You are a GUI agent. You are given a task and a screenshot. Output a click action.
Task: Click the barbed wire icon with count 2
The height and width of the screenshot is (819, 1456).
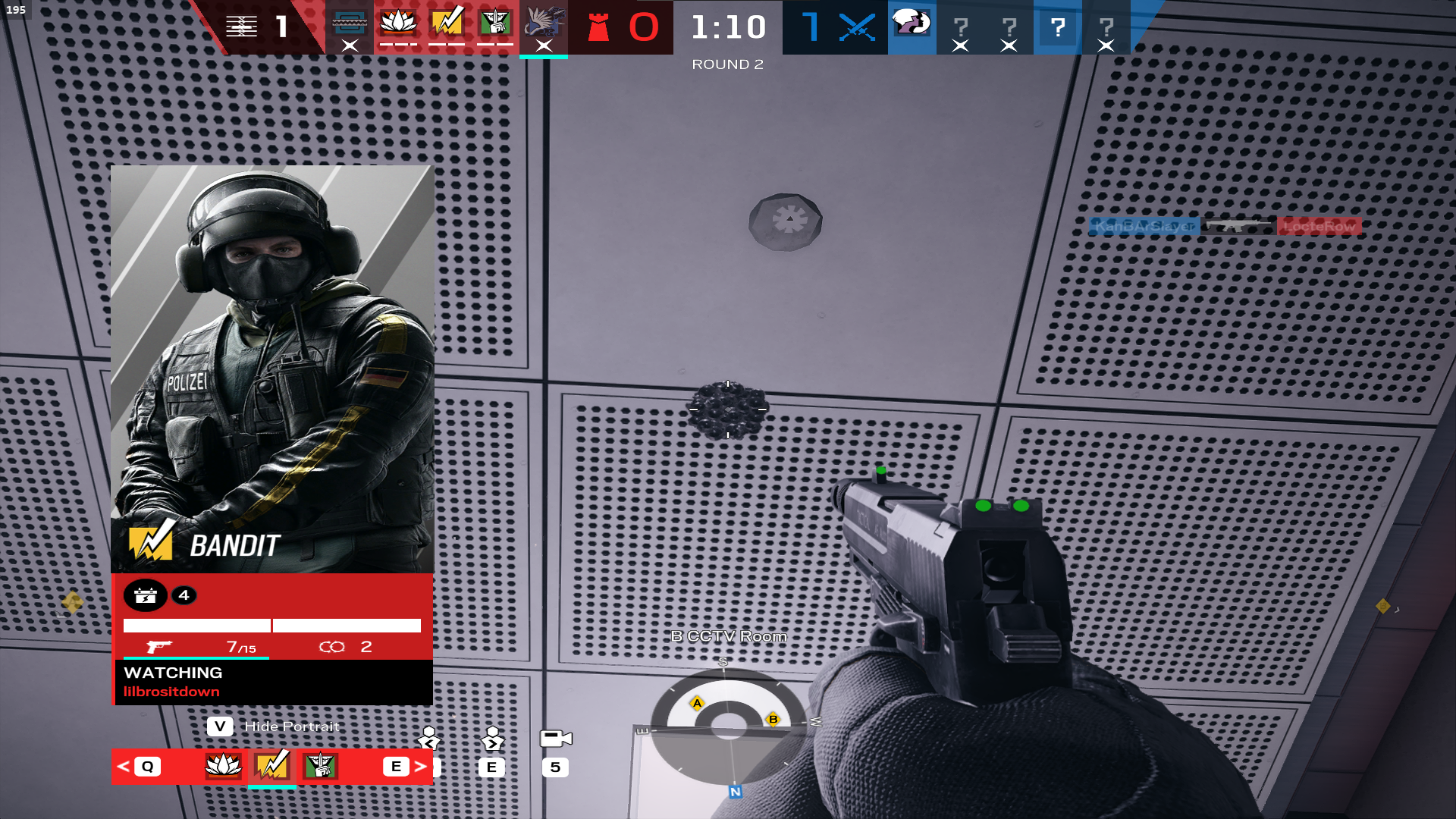[x=331, y=647]
